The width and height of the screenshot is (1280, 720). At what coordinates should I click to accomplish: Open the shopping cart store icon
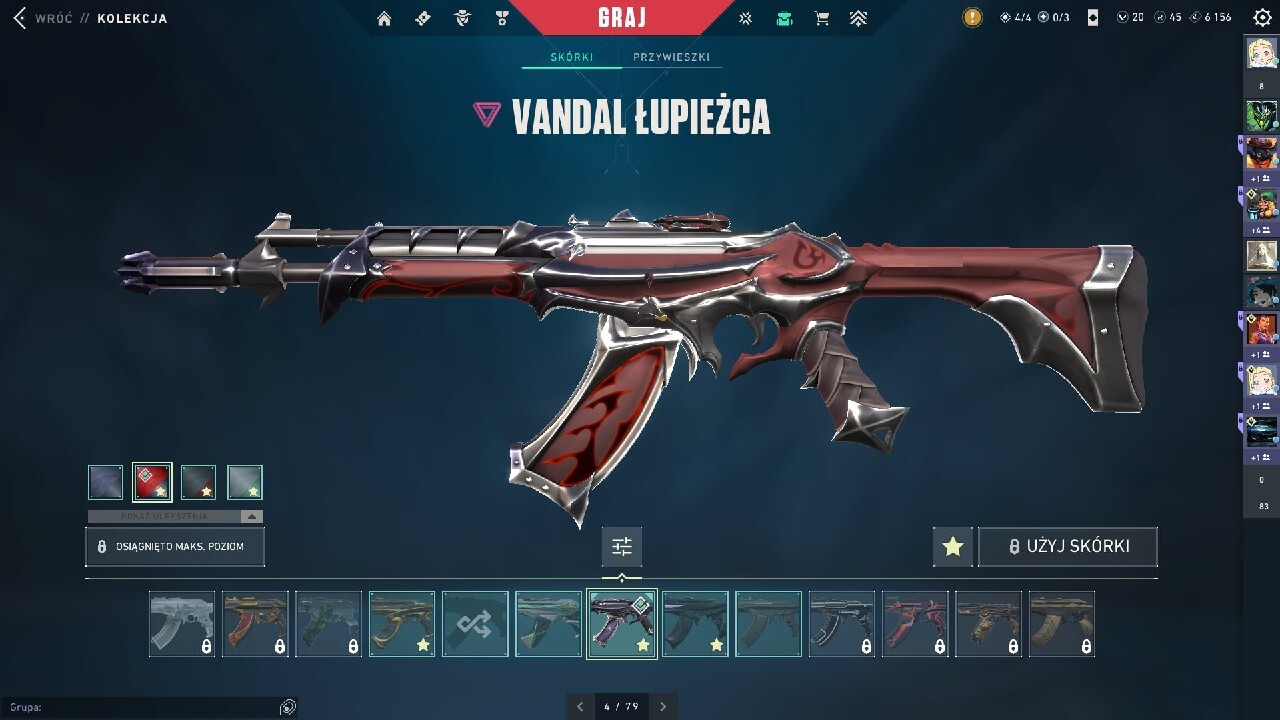[821, 18]
